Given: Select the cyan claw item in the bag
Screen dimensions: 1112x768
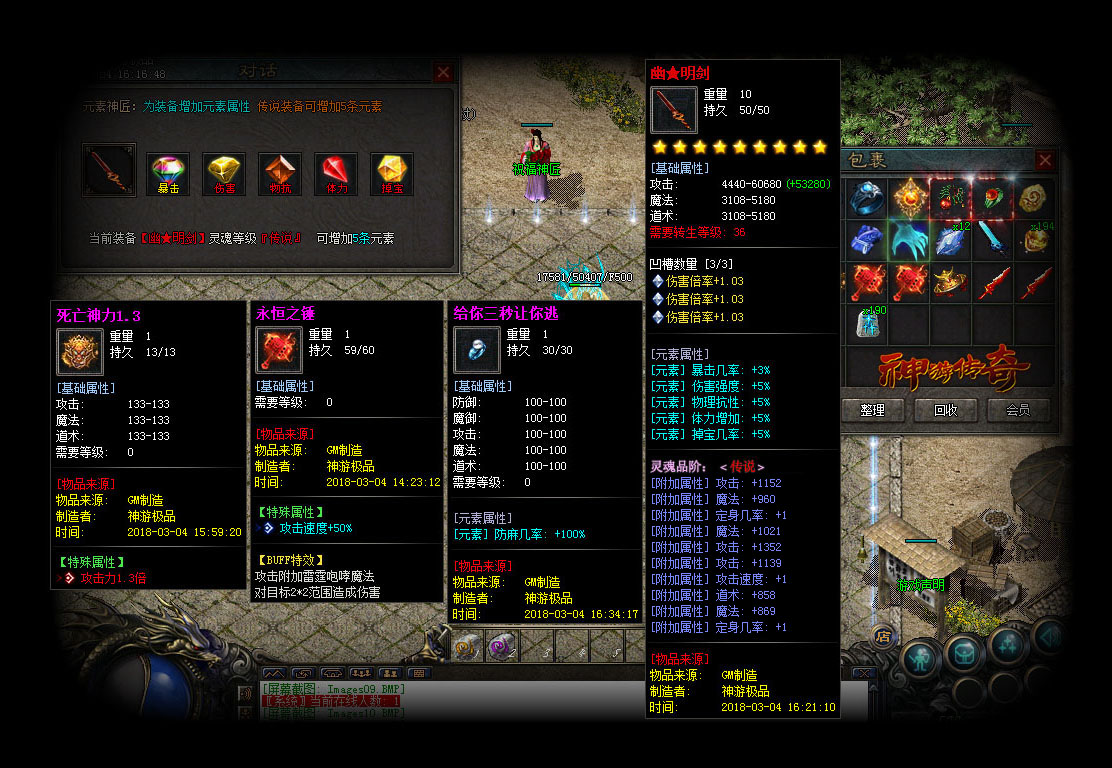Looking at the screenshot, I should tap(909, 241).
